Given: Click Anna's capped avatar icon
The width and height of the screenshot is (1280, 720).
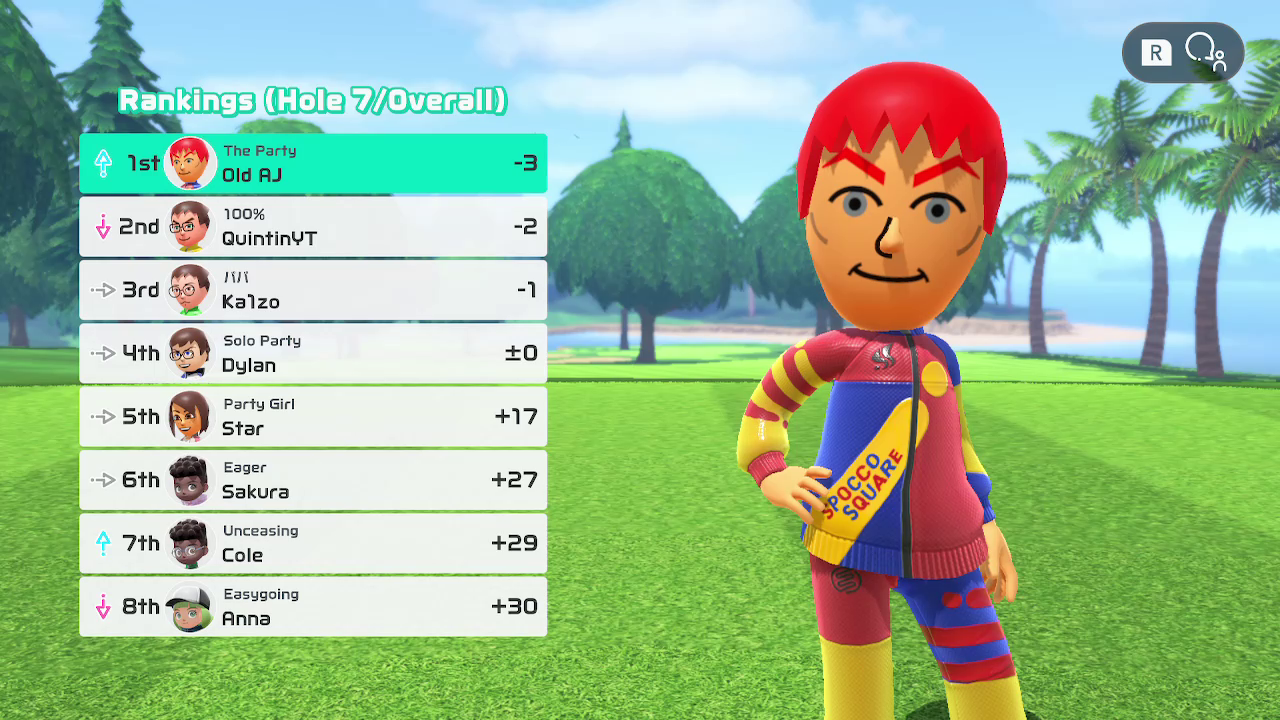Looking at the screenshot, I should [x=190, y=607].
